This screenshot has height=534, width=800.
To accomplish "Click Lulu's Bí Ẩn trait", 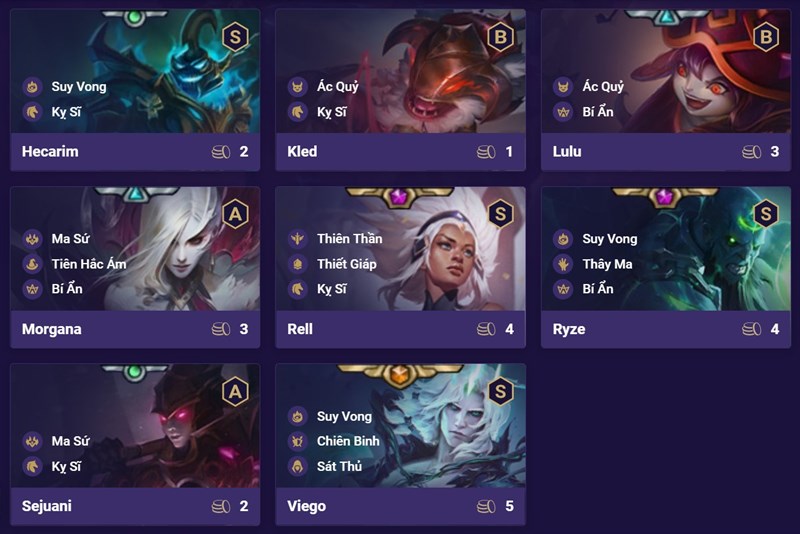I will click(x=597, y=112).
